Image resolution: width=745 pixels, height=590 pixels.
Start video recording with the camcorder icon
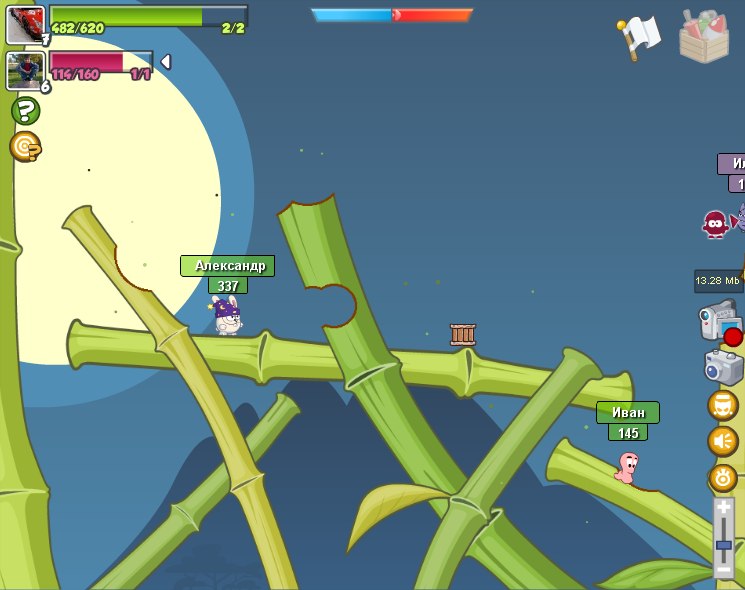[719, 321]
